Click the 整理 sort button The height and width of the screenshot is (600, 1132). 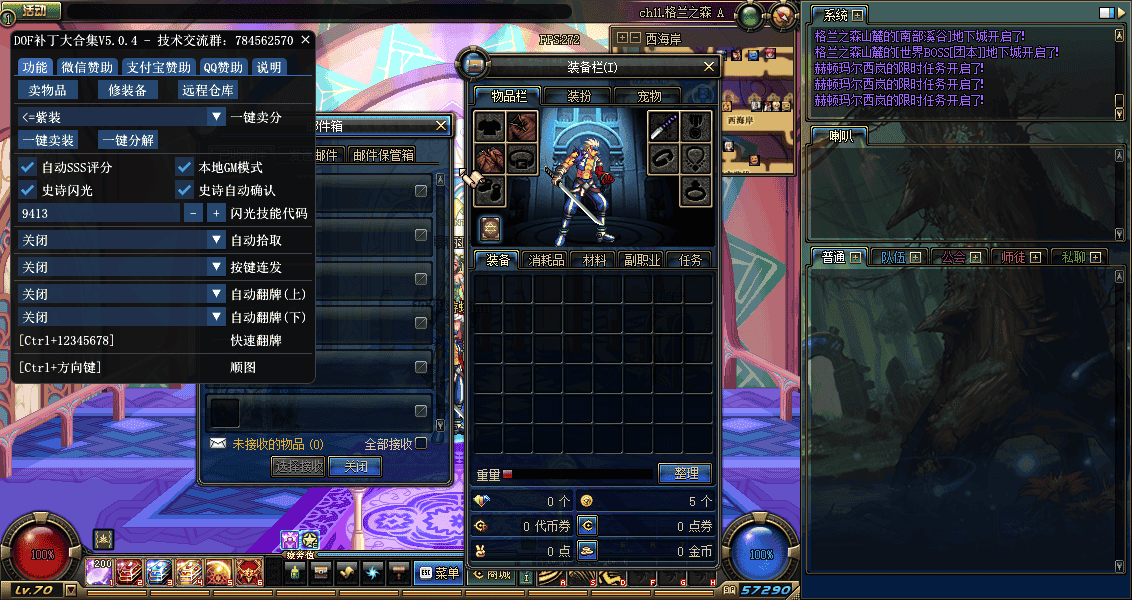pyautogui.click(x=685, y=473)
